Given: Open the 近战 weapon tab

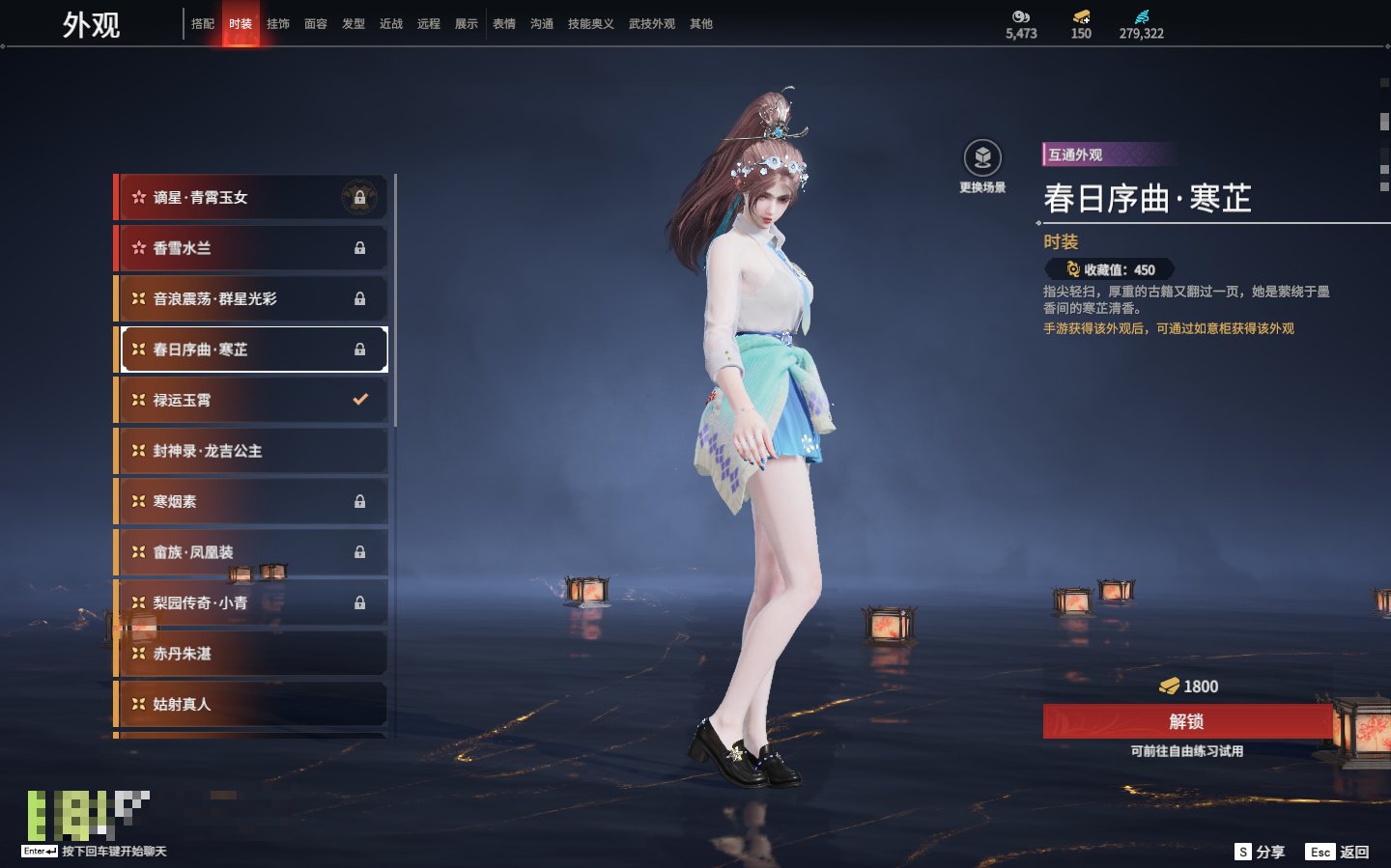Looking at the screenshot, I should [391, 24].
